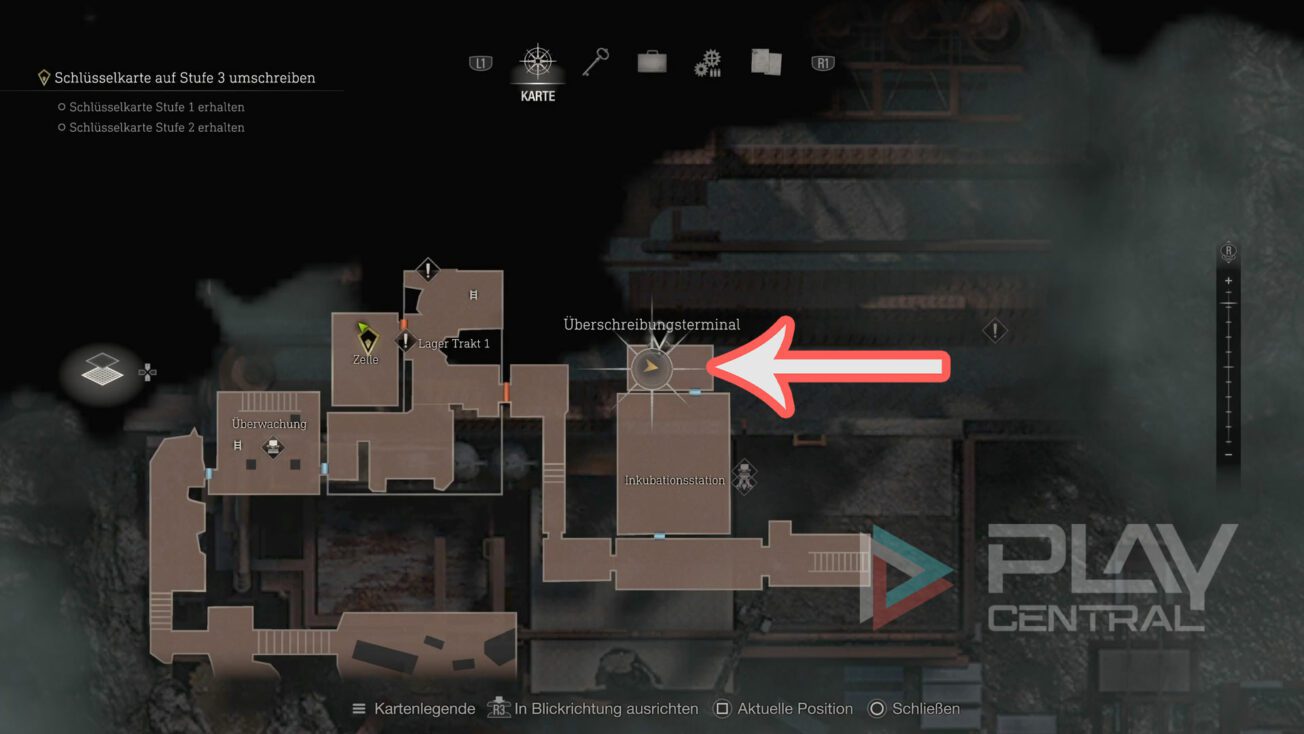Select the Überschreibungsterminal objective marker

pyautogui.click(x=651, y=367)
